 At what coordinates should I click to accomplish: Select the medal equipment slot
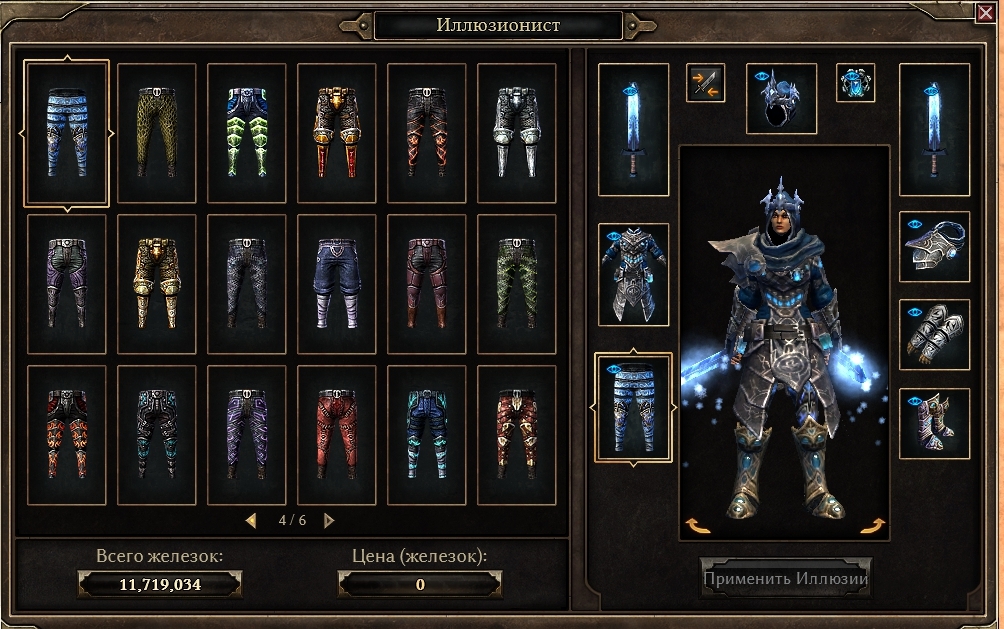(x=855, y=83)
